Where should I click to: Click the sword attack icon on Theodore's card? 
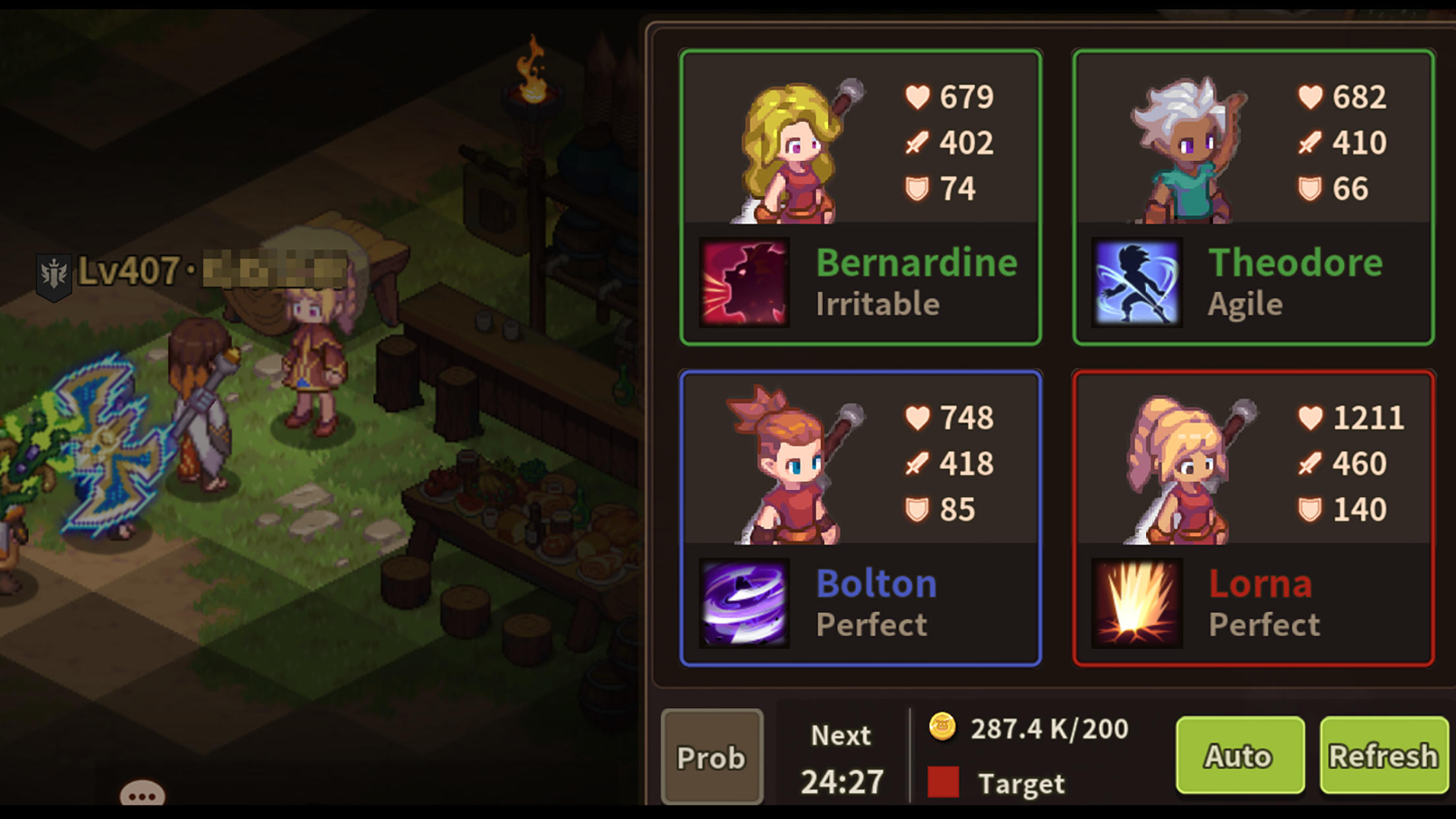point(1310,142)
